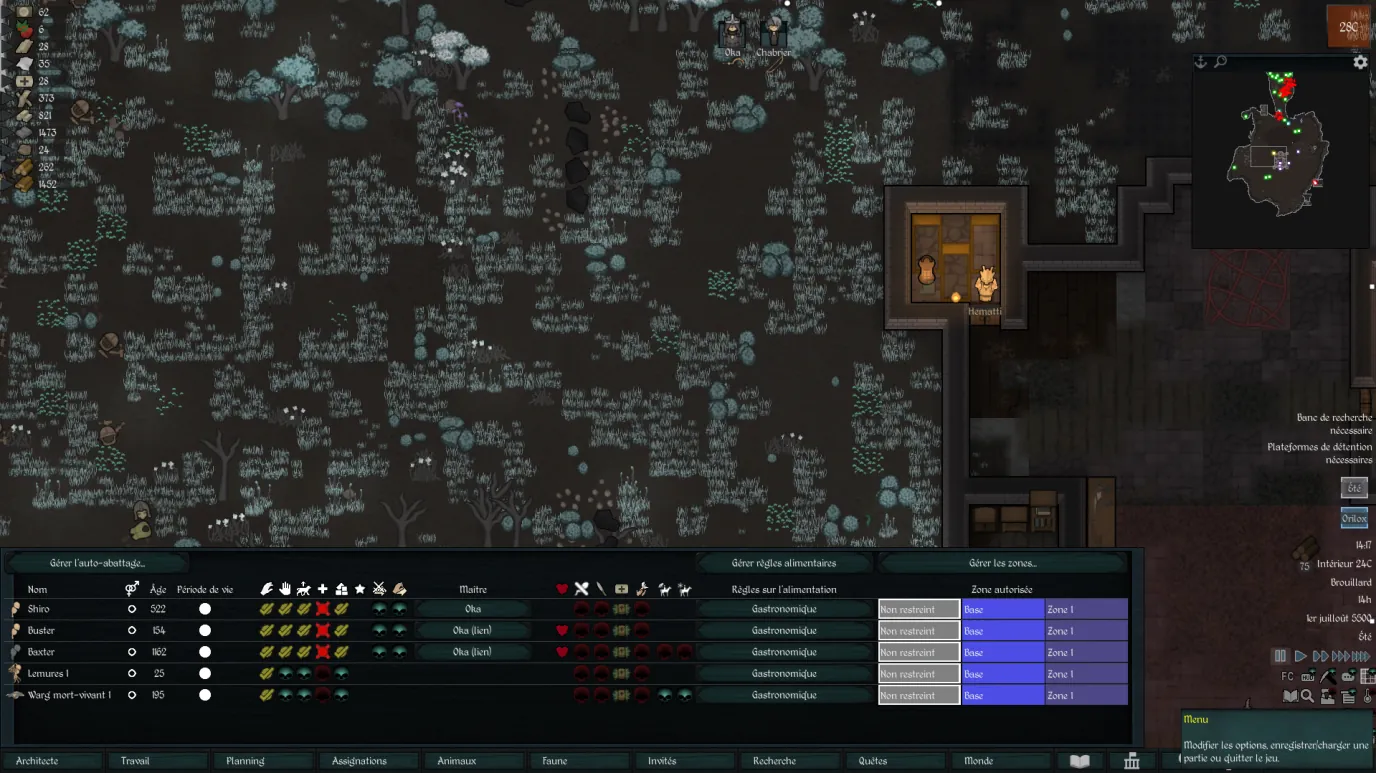Open the Monde tab

[x=1000, y=761]
